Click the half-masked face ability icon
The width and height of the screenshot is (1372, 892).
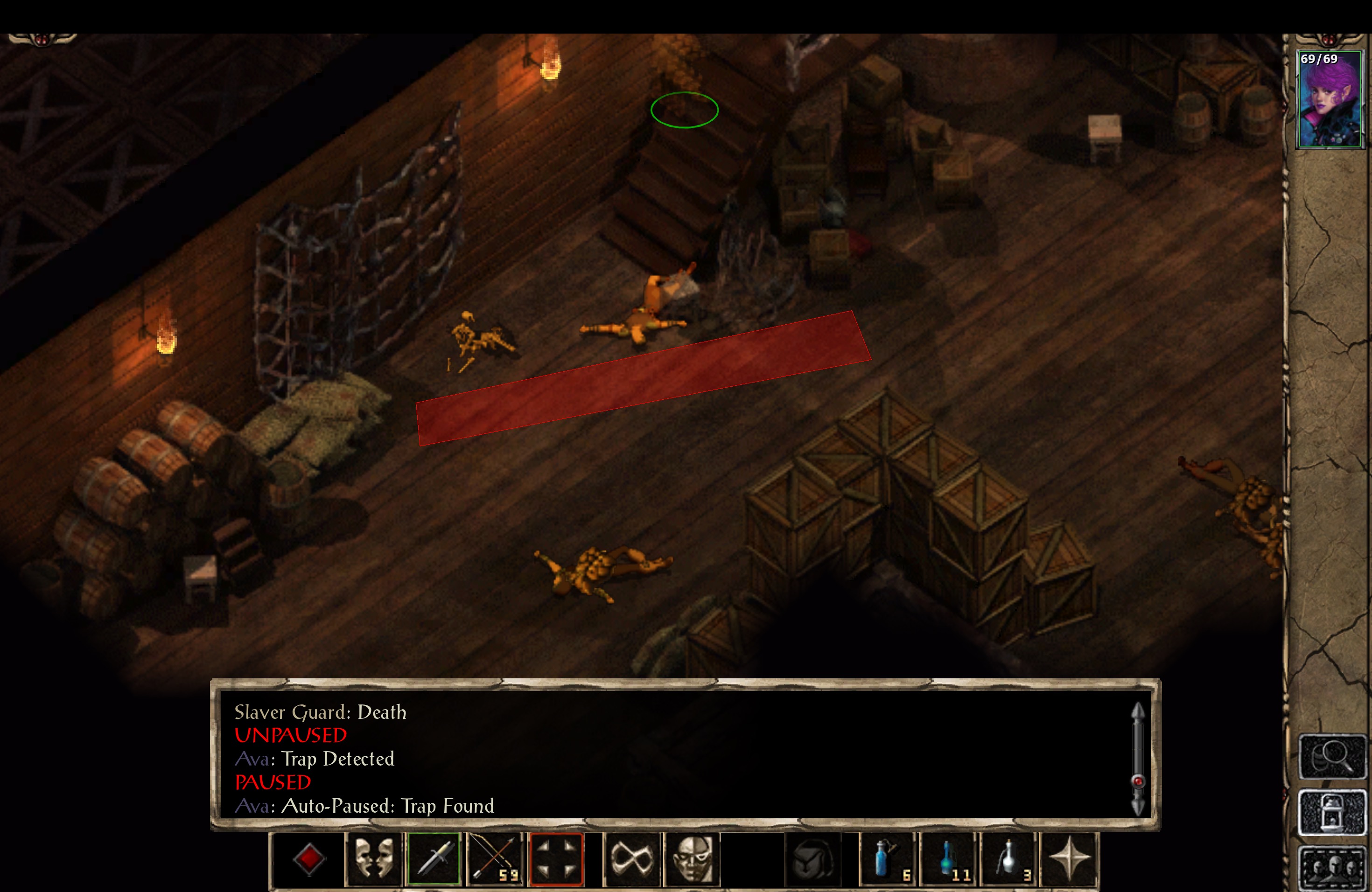(x=693, y=859)
